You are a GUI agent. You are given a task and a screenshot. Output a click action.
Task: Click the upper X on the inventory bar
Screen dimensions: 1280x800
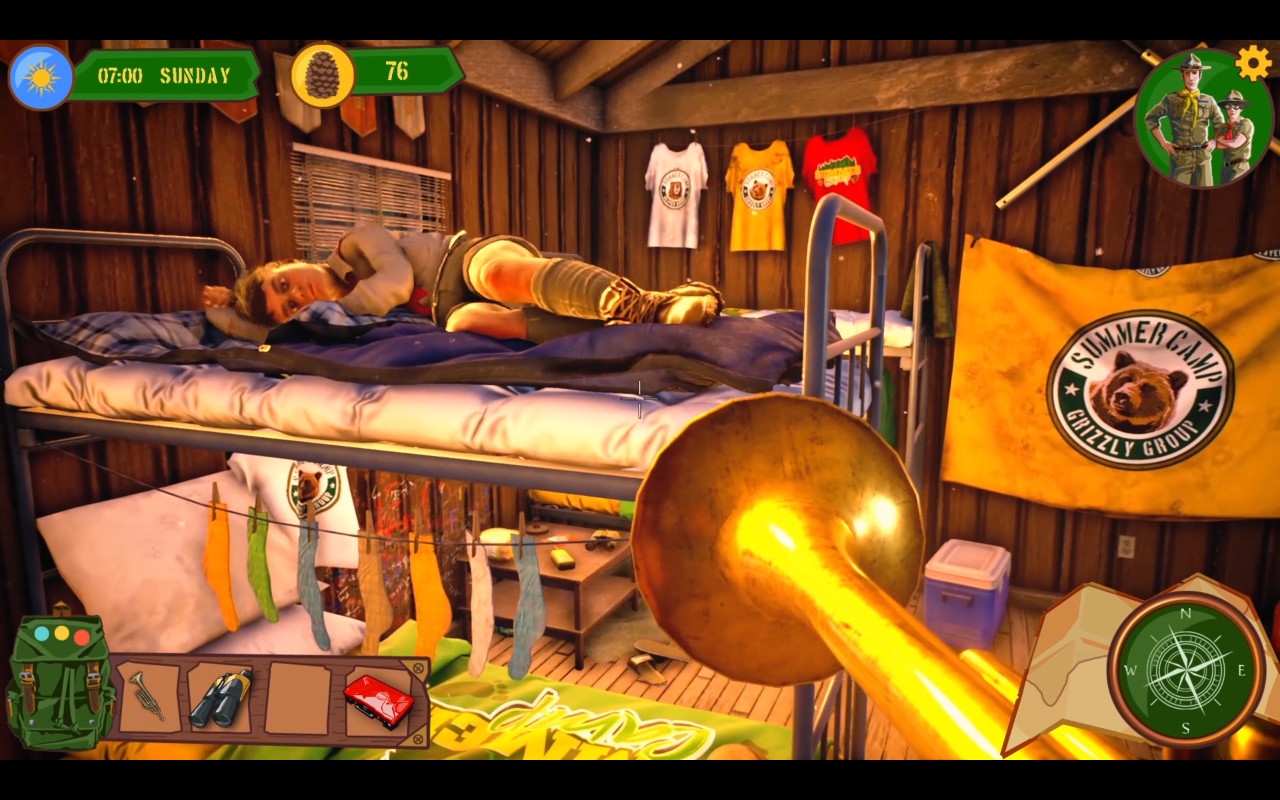point(417,666)
